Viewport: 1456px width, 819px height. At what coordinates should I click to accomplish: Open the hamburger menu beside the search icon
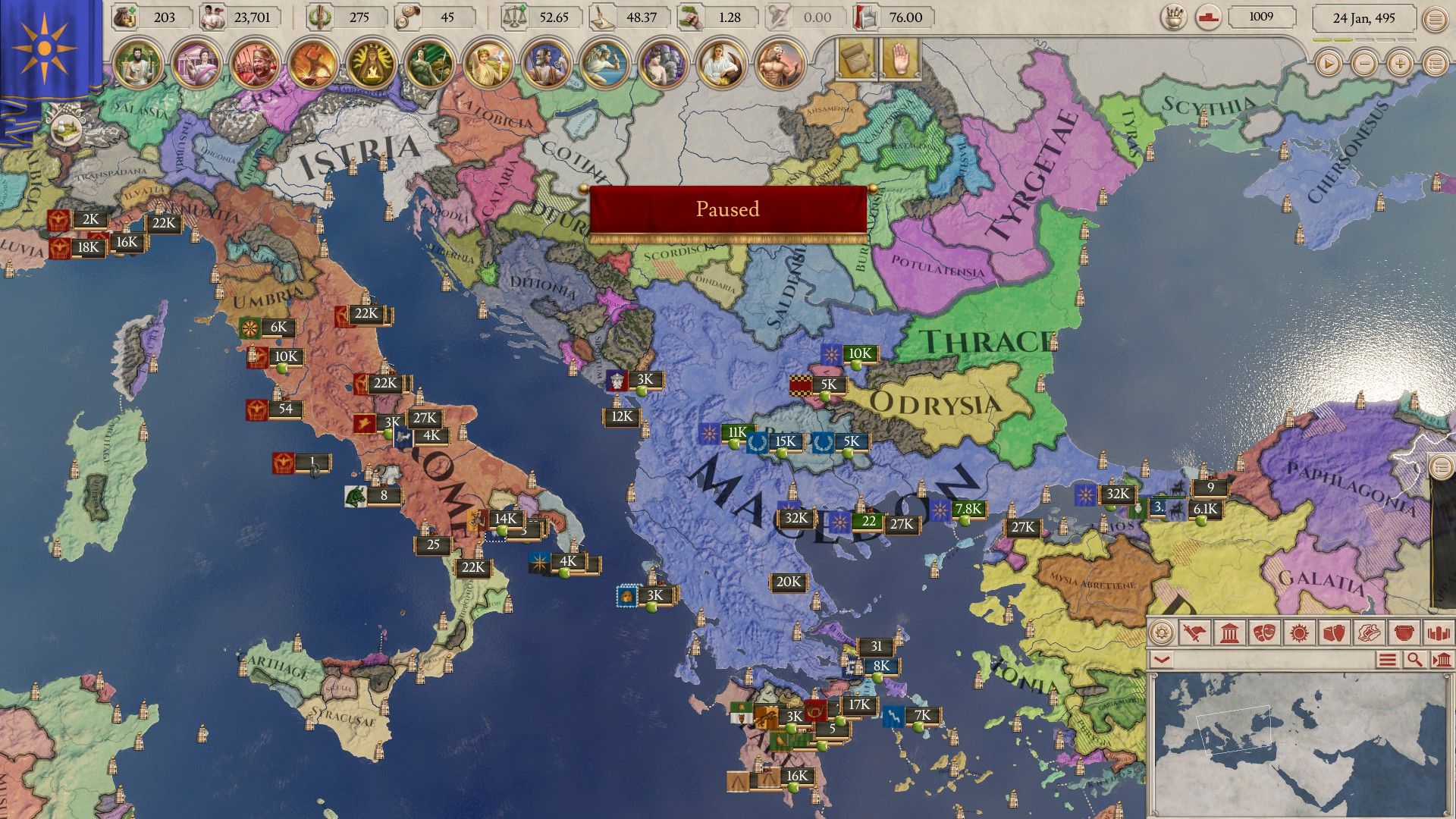coord(1386,661)
